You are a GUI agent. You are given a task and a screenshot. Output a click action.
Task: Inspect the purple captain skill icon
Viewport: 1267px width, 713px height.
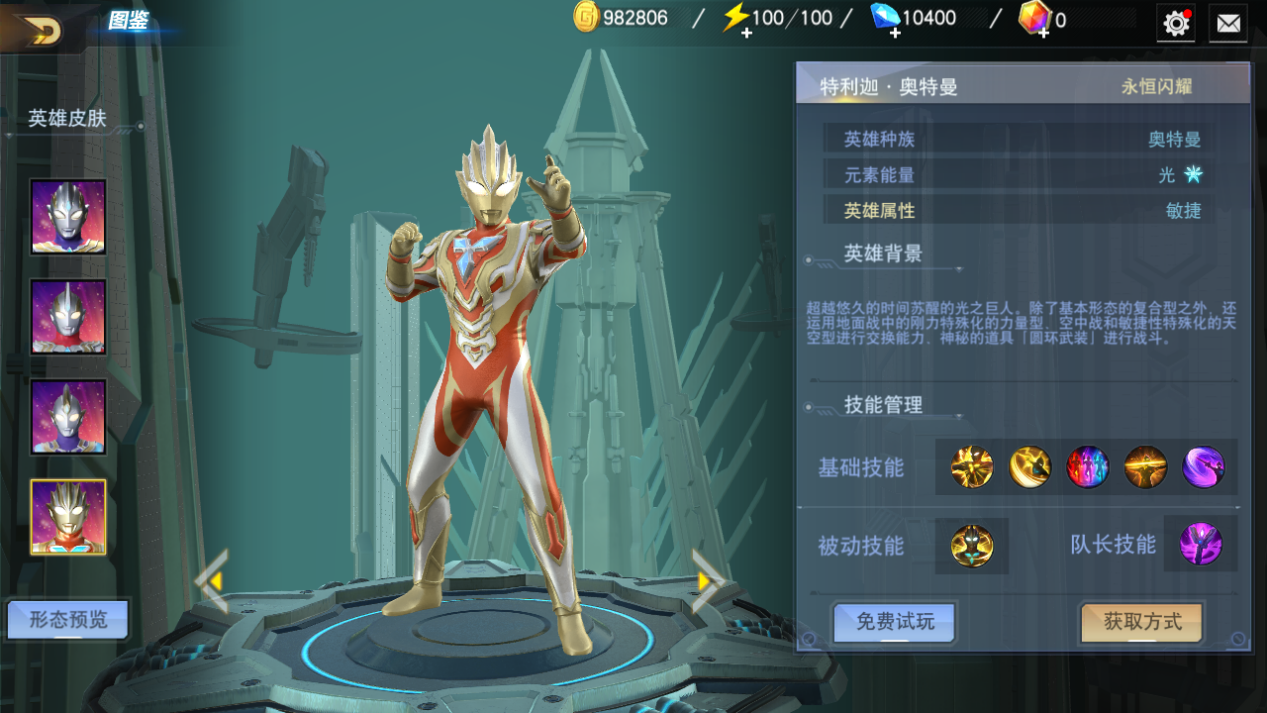click(x=1200, y=545)
